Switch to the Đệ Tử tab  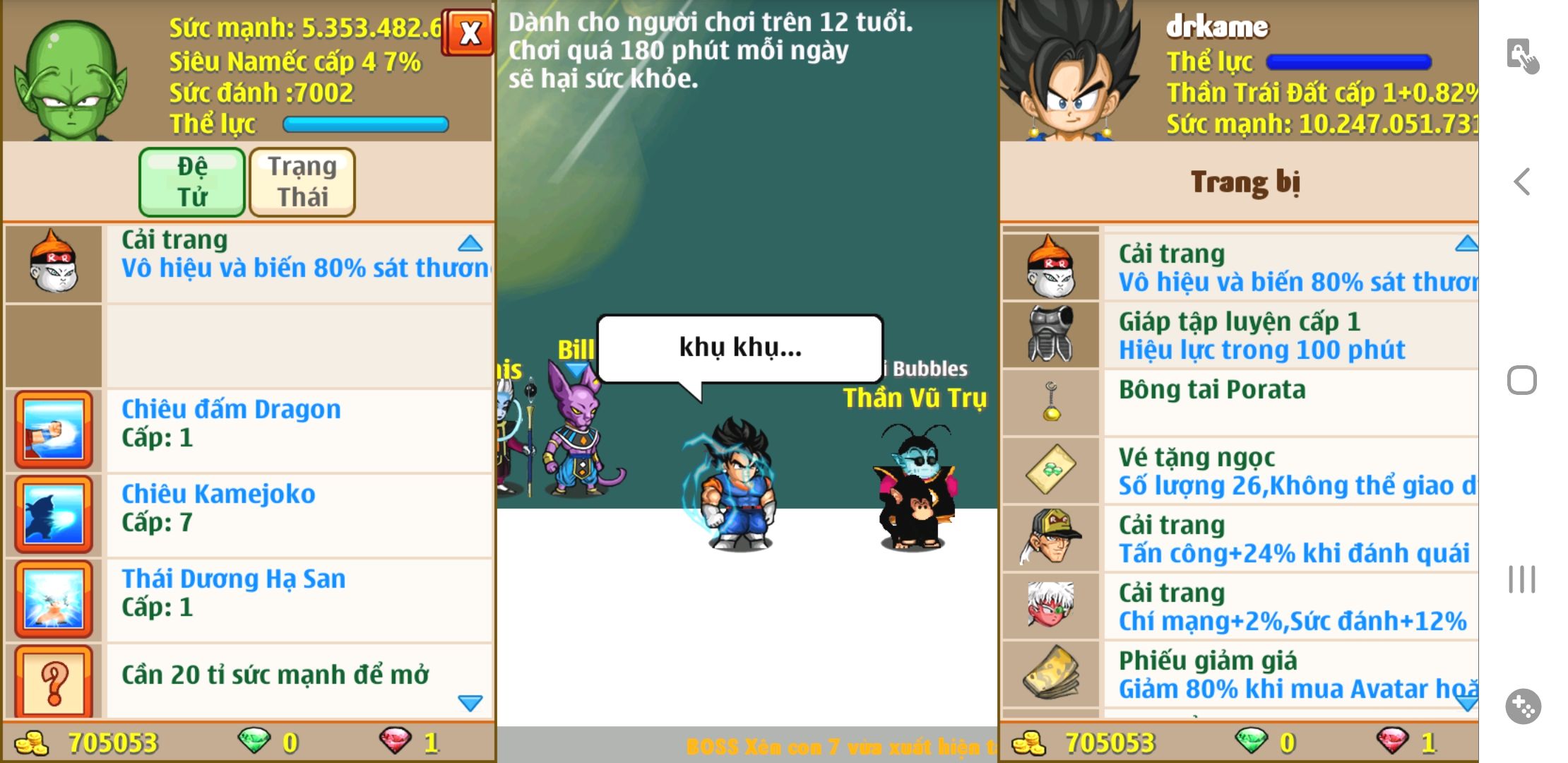point(192,182)
